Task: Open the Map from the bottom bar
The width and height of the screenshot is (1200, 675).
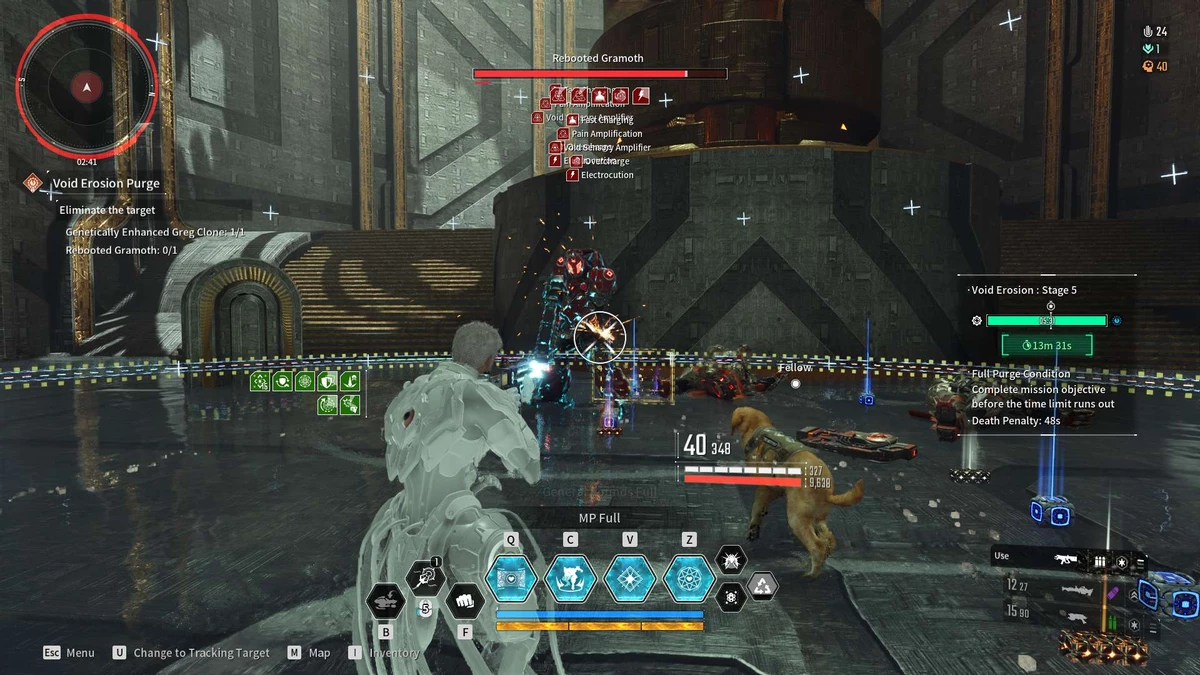Action: [308, 653]
